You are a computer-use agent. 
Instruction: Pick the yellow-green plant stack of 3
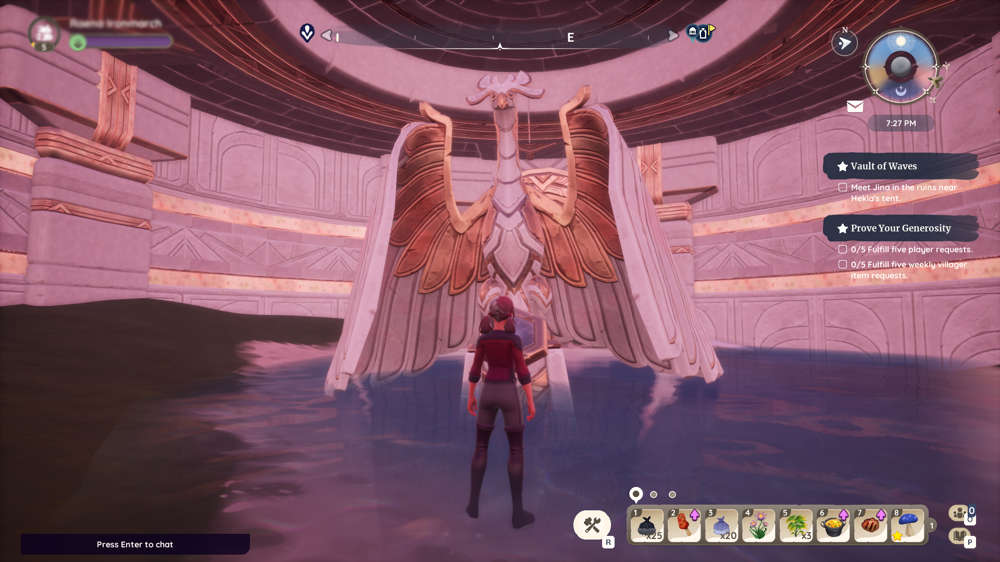[797, 525]
